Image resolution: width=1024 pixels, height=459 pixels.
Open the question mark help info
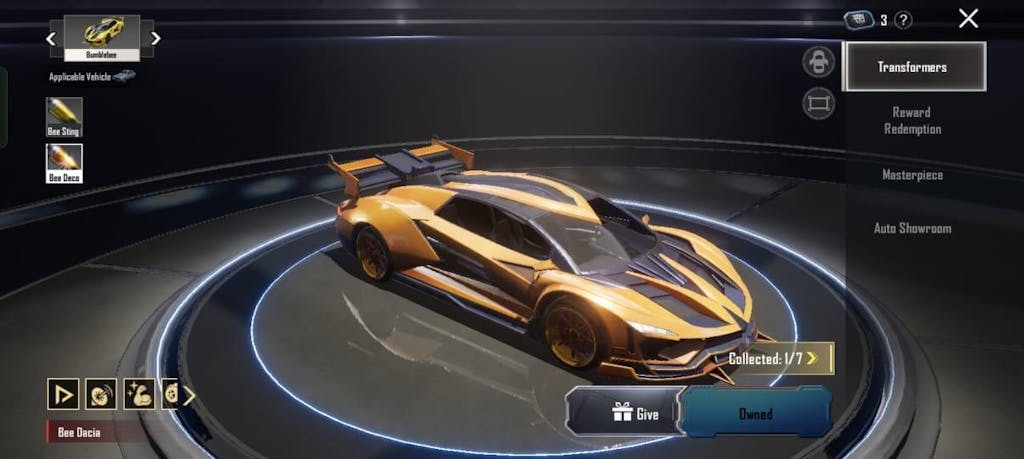tap(903, 20)
